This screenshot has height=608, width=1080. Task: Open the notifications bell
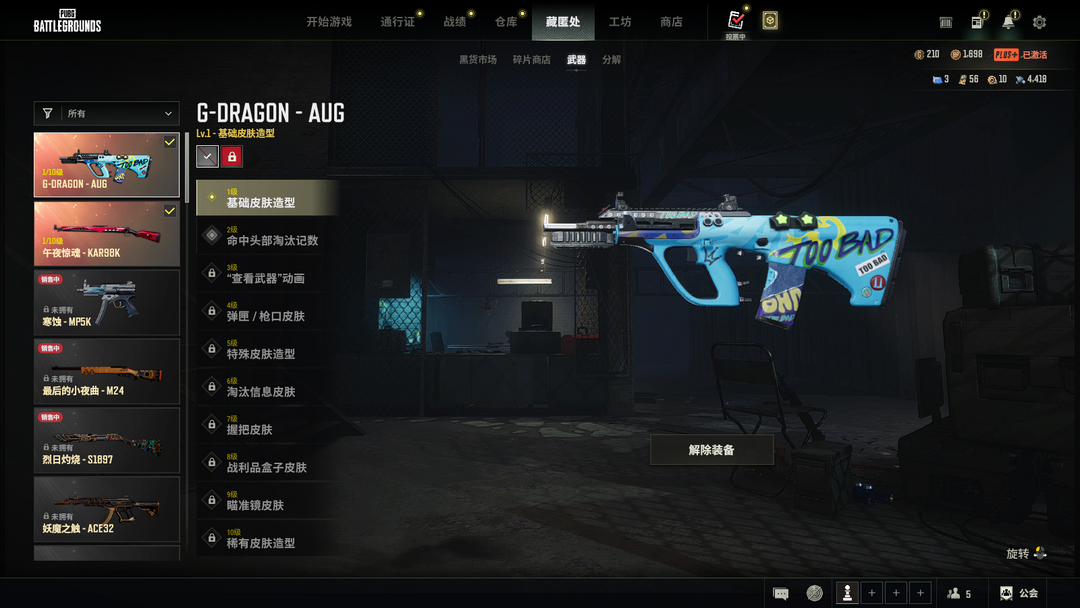pyautogui.click(x=1008, y=22)
